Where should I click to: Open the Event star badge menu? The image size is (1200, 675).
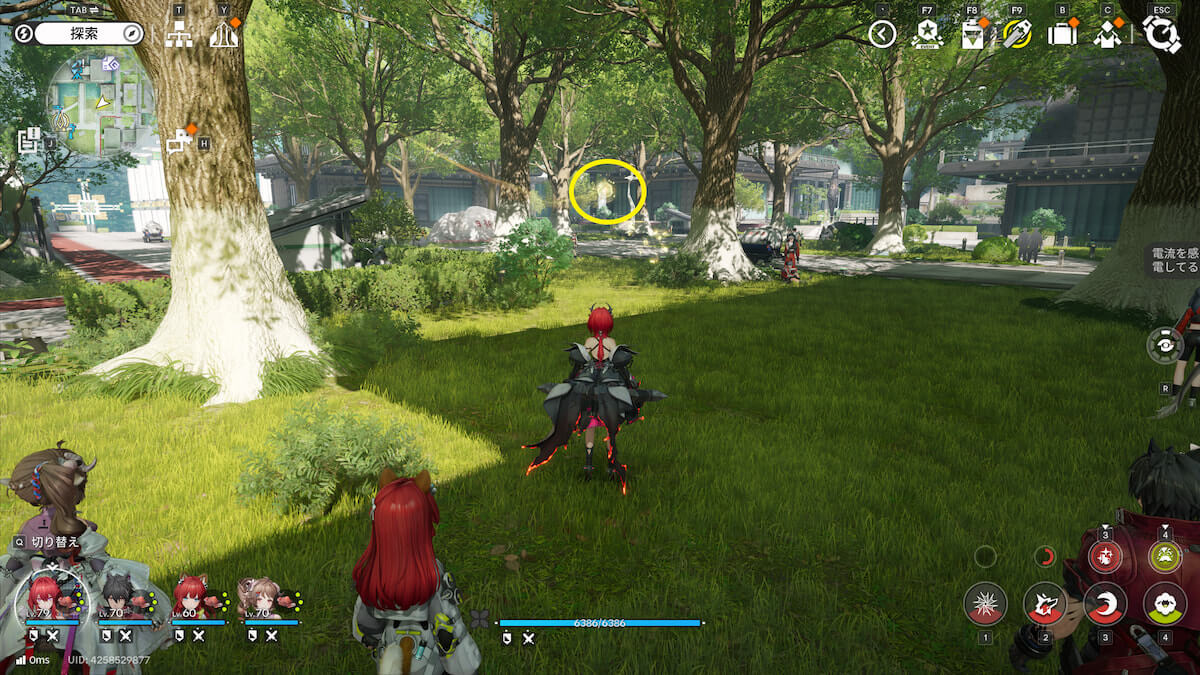pyautogui.click(x=927, y=35)
